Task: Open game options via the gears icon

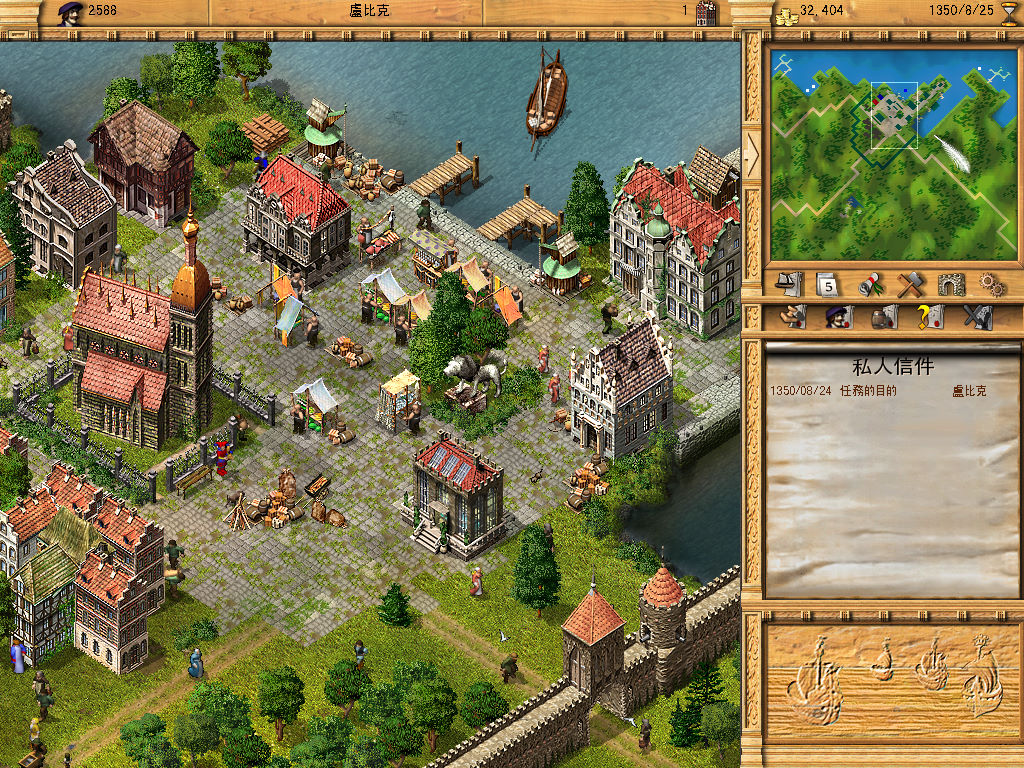Action: click(x=991, y=285)
